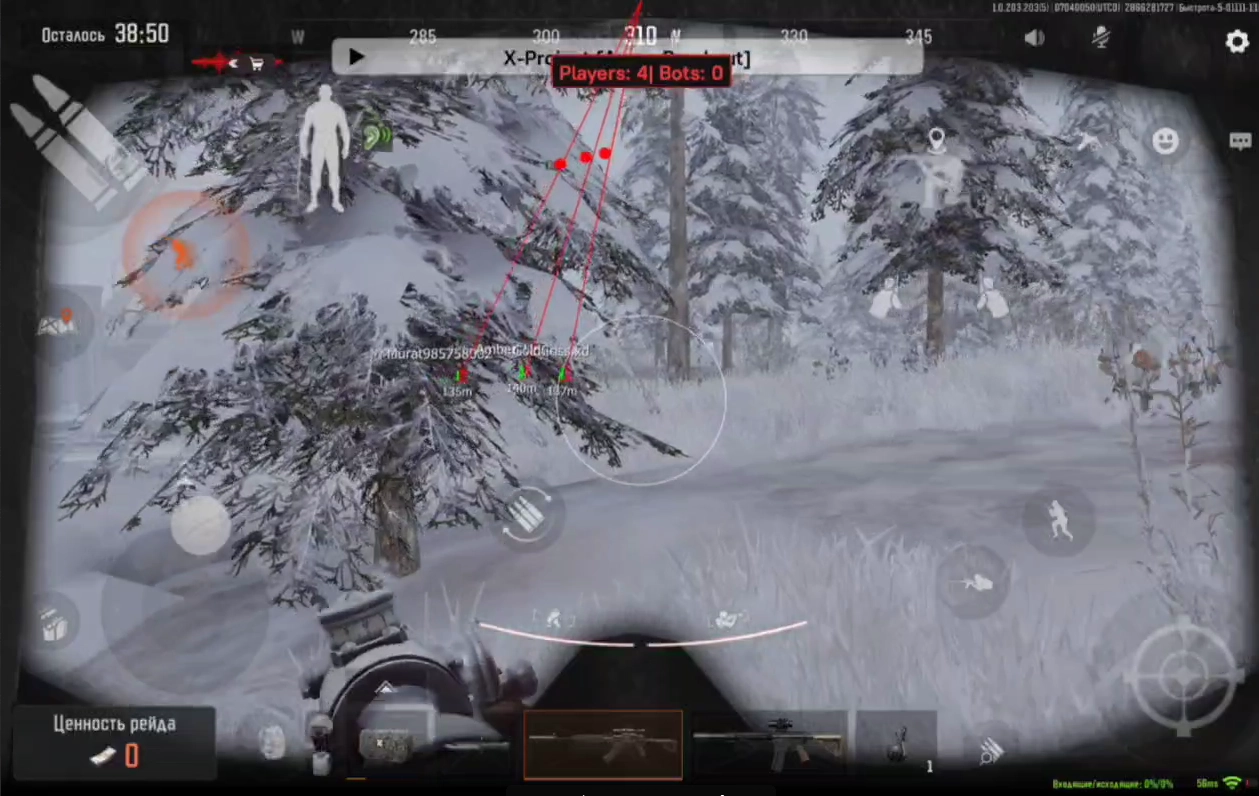The image size is (1259, 796).
Task: Tap the reload magazine button
Action: pyautogui.click(x=527, y=516)
